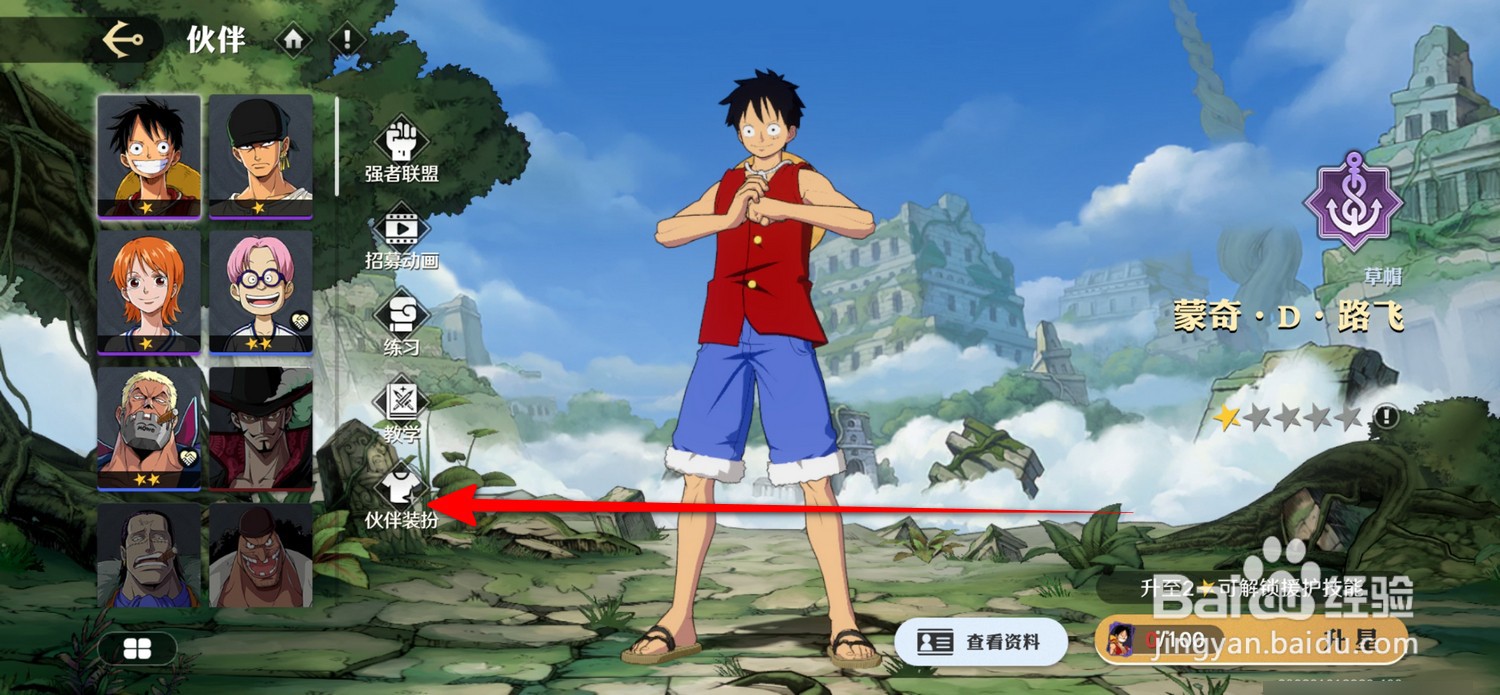Choose Zoro's portrait with green bandana
Image resolution: width=1500 pixels, height=695 pixels.
tap(261, 156)
